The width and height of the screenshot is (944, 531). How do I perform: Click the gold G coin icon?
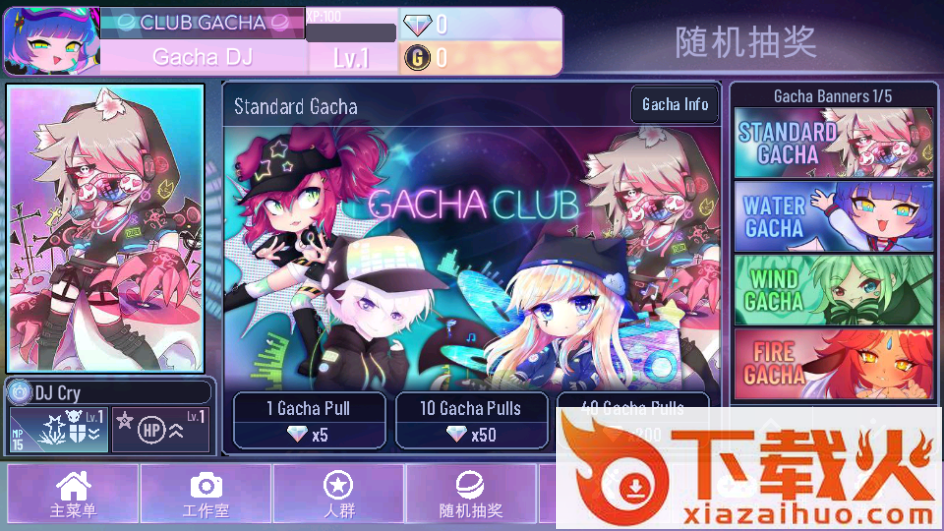416,58
